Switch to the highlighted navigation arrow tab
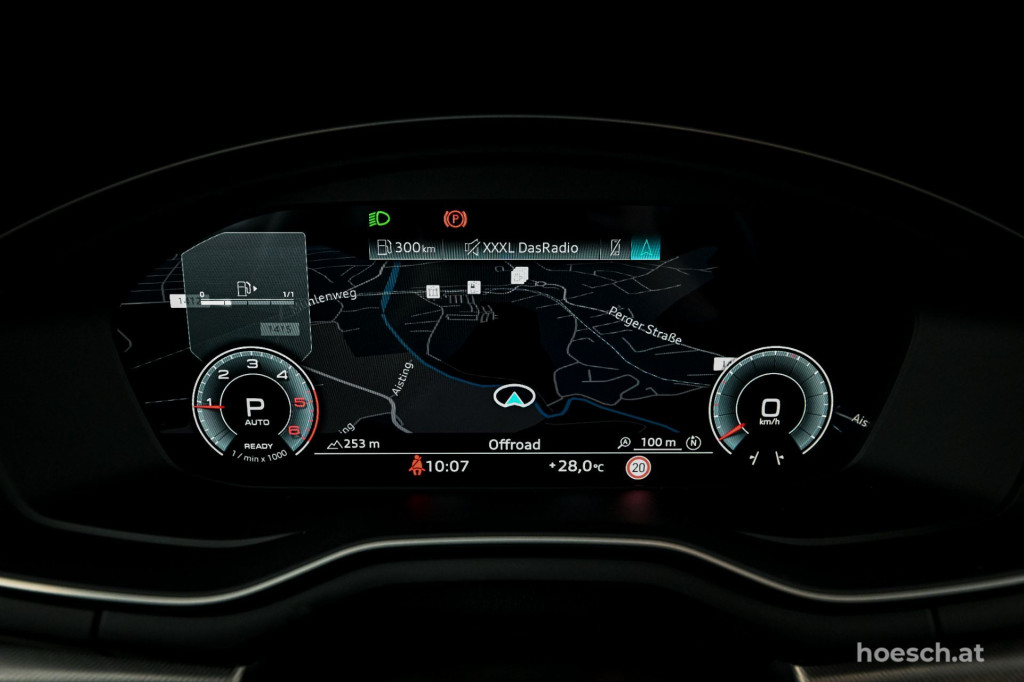Viewport: 1024px width, 682px height. point(645,248)
